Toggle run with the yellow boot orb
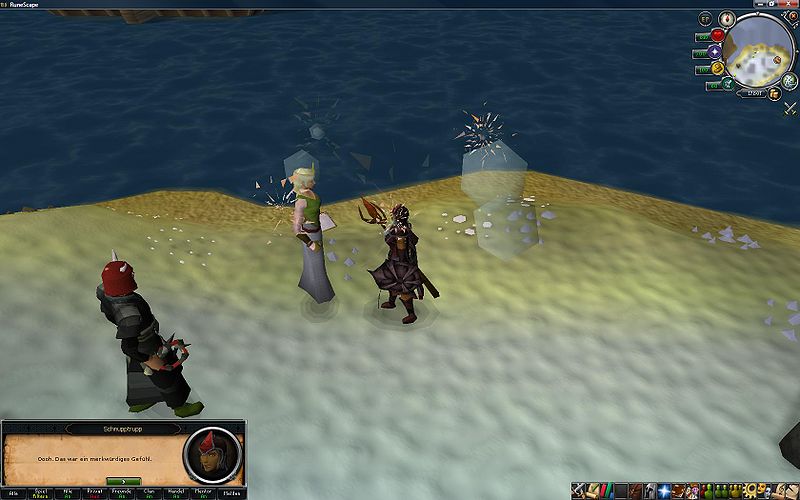The height and width of the screenshot is (500, 800). (x=717, y=68)
